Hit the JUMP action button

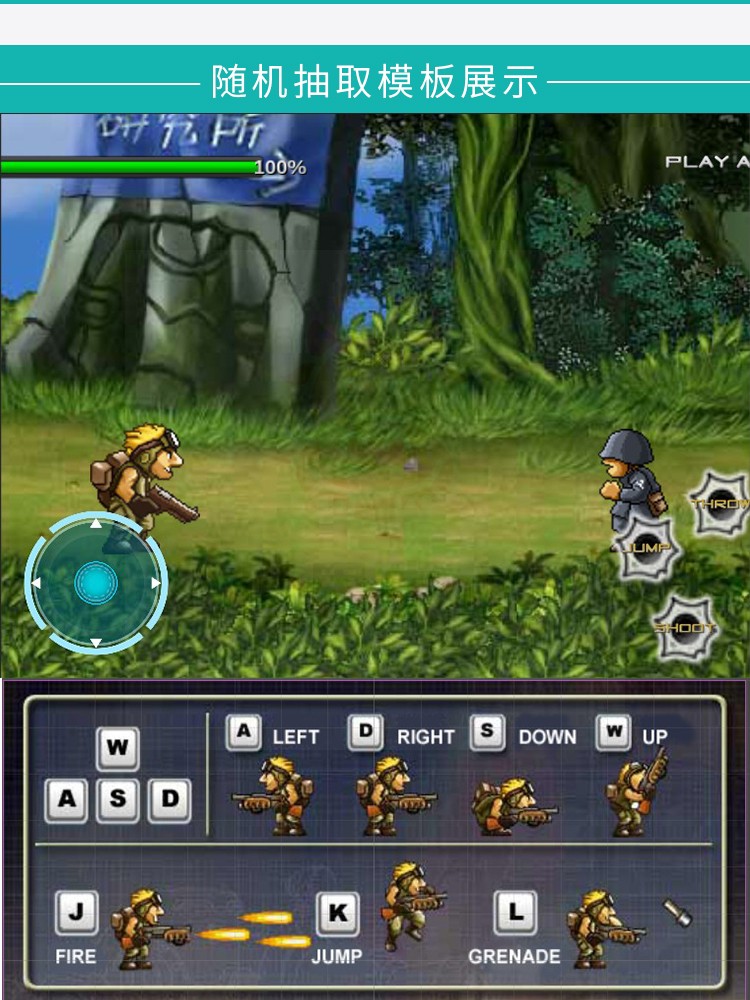(x=647, y=549)
